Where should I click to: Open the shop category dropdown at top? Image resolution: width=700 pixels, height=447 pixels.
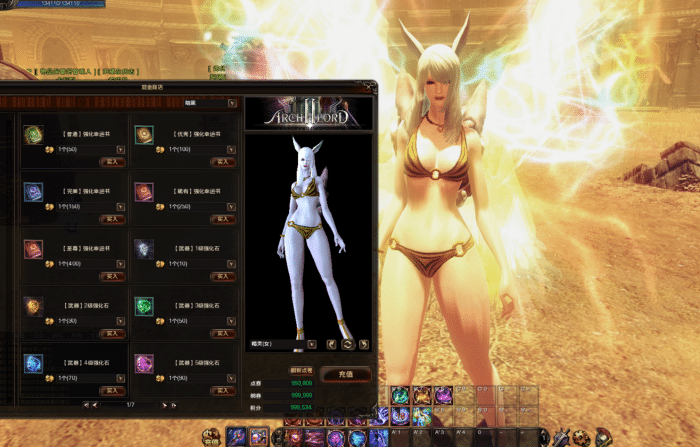coord(232,102)
